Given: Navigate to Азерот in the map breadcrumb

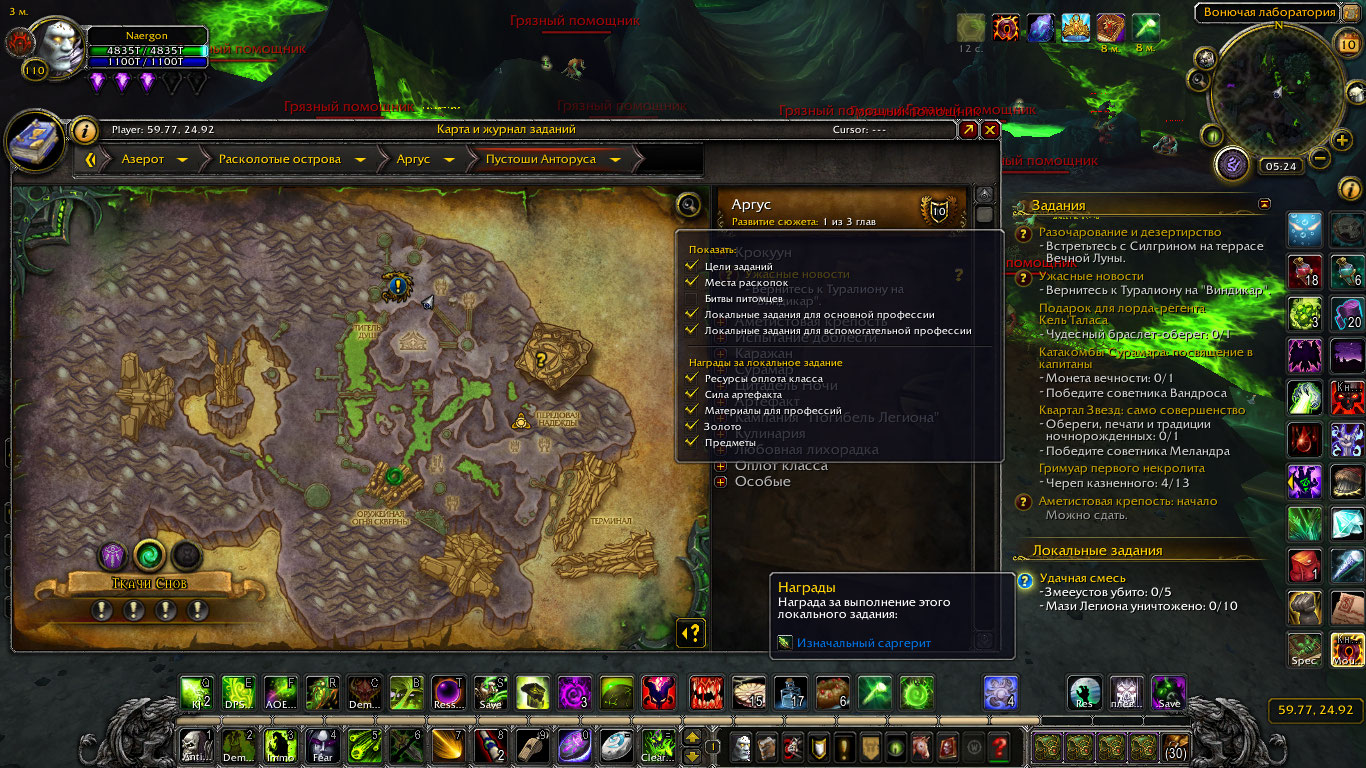Looking at the screenshot, I should point(143,159).
